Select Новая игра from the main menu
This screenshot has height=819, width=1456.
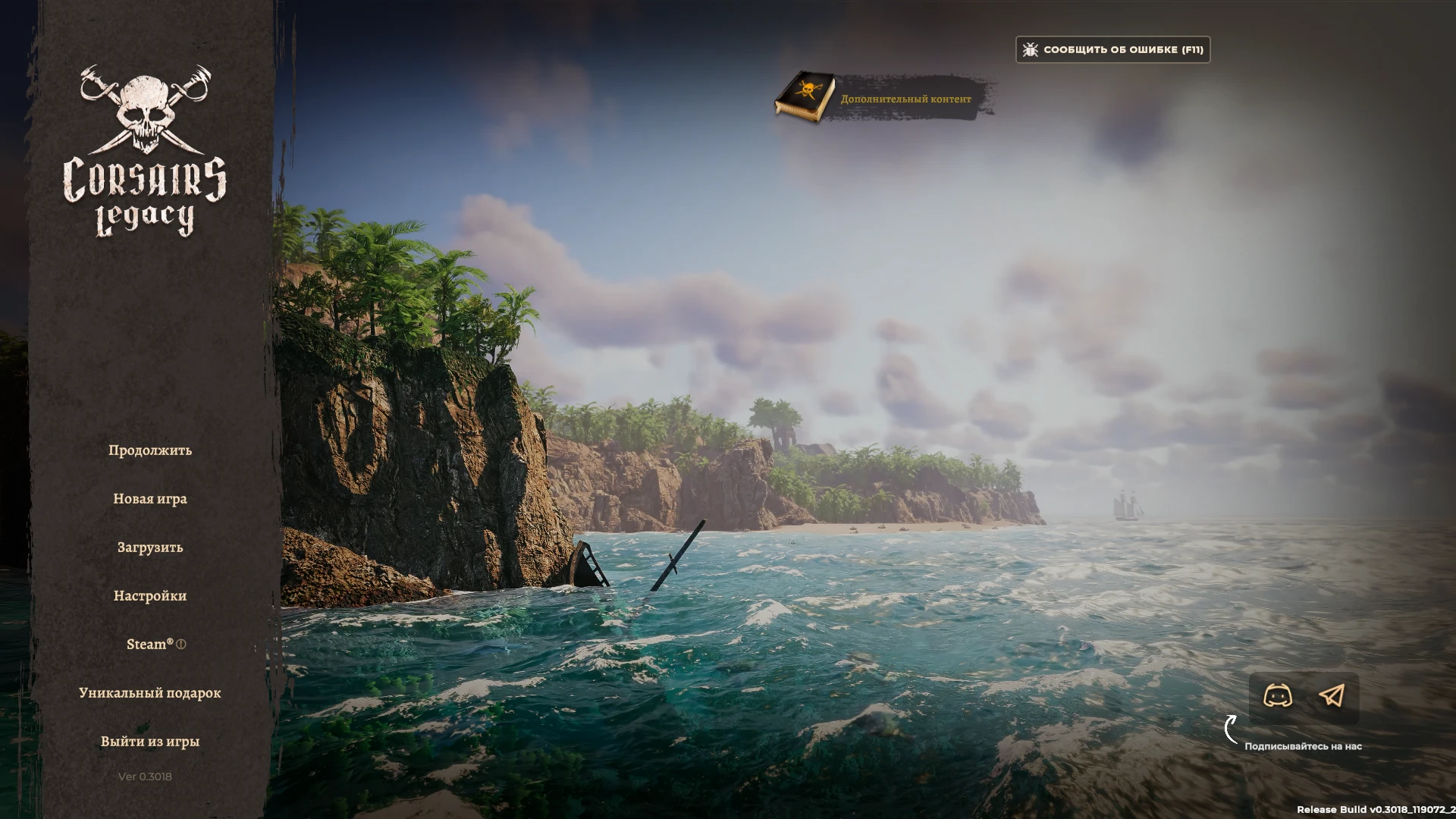tap(151, 499)
